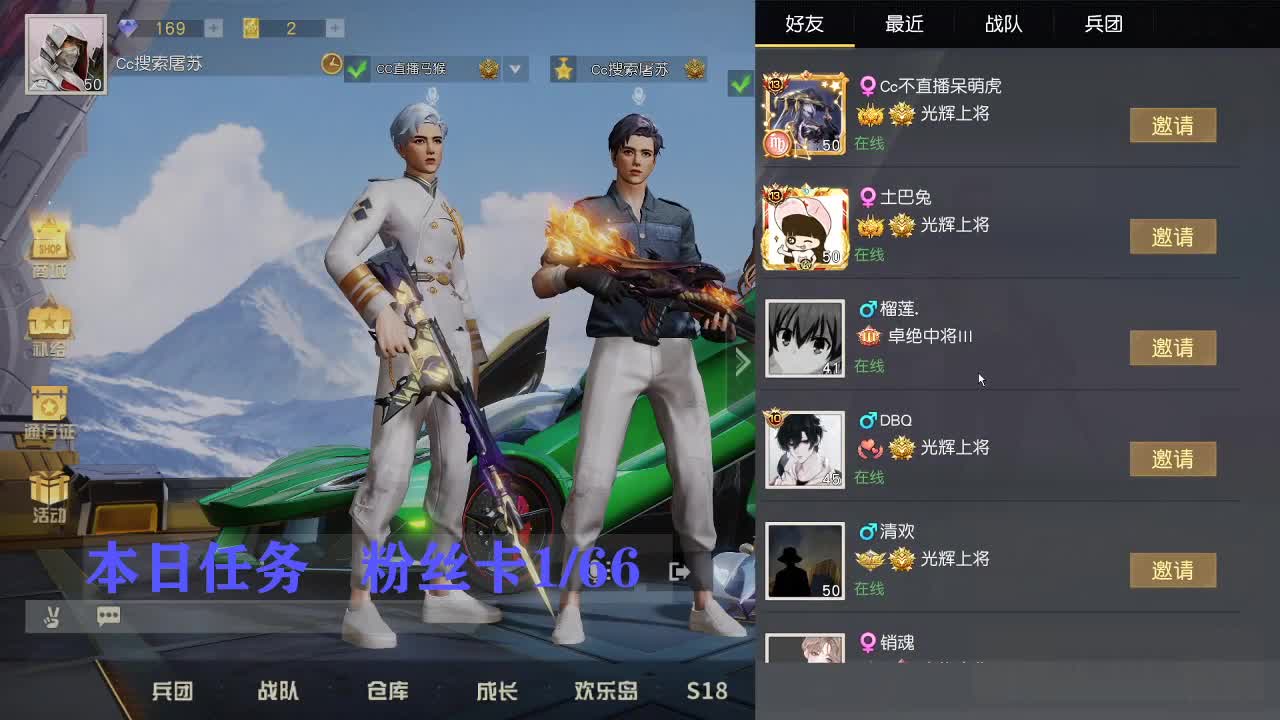The image size is (1280, 720).
Task: Open the 仓库 warehouse tab
Action: pyautogui.click(x=386, y=691)
